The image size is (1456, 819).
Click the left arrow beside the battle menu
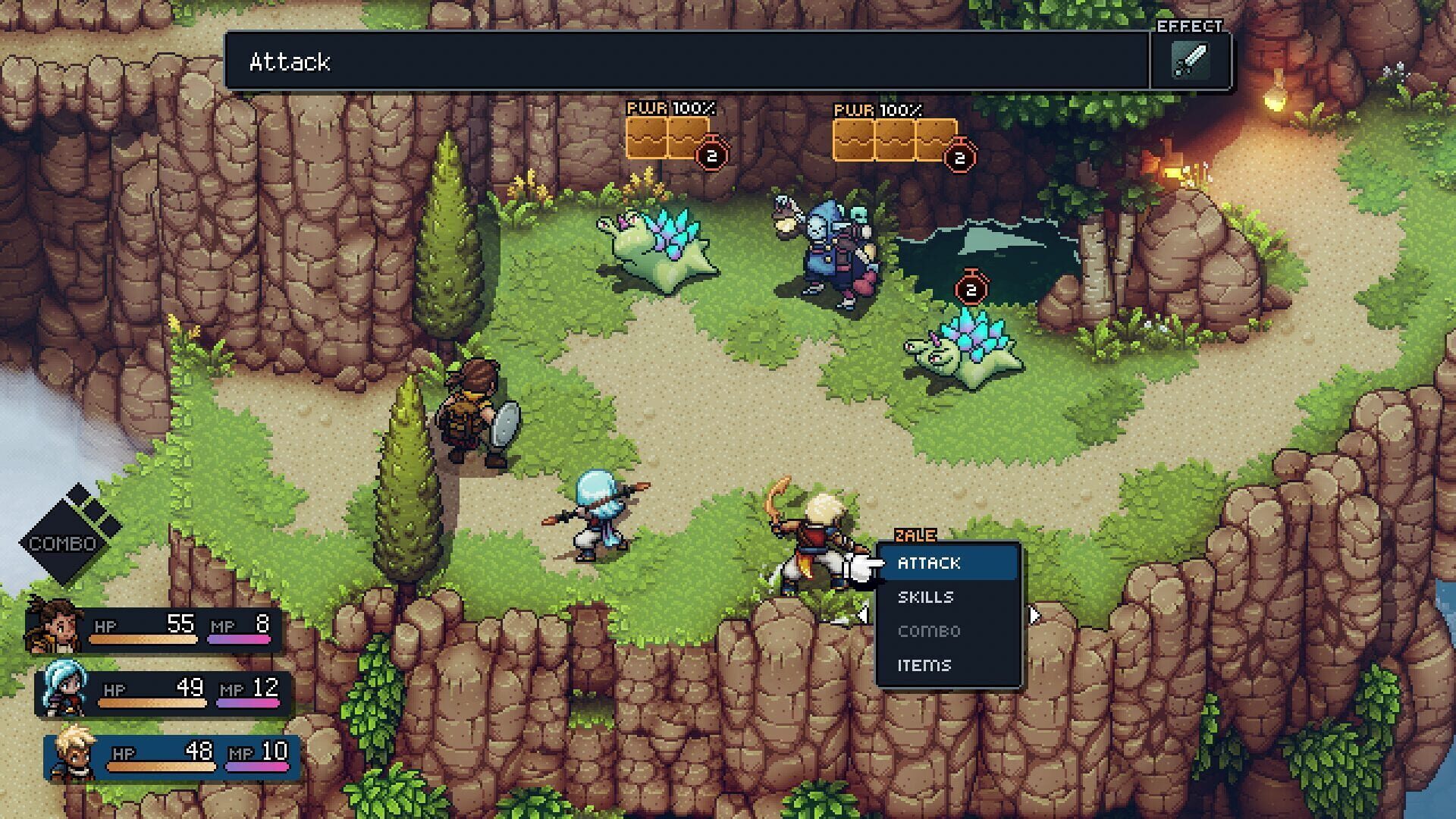(x=864, y=614)
